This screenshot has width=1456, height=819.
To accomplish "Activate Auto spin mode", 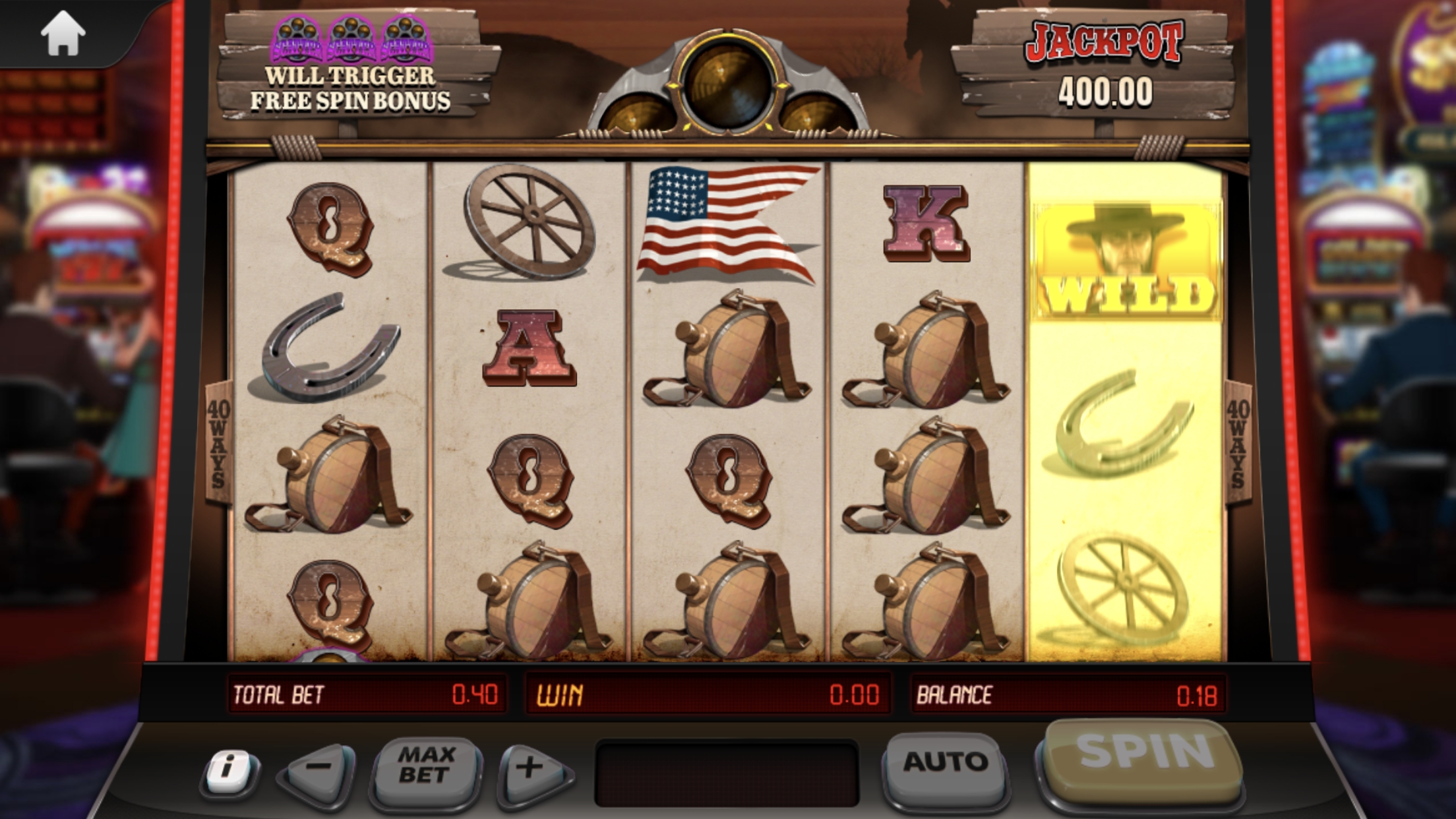I will (945, 764).
